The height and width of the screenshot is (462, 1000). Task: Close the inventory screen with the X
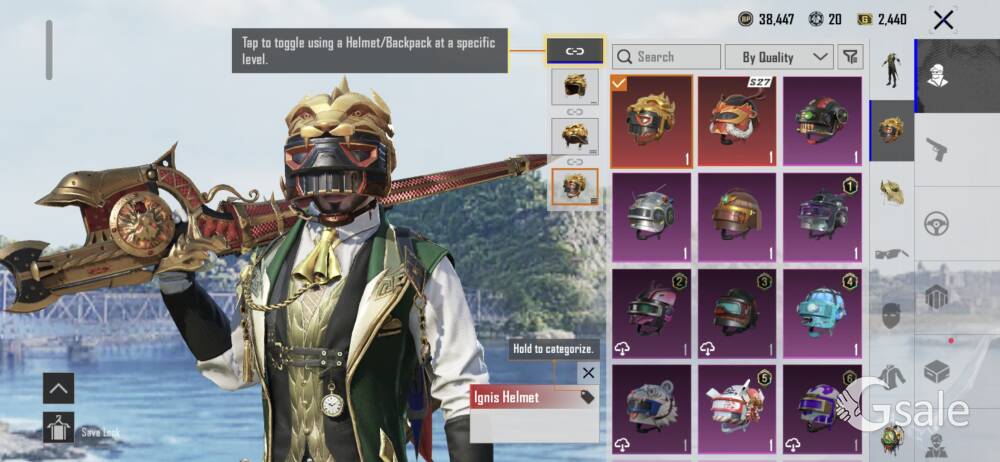pyautogui.click(x=942, y=19)
